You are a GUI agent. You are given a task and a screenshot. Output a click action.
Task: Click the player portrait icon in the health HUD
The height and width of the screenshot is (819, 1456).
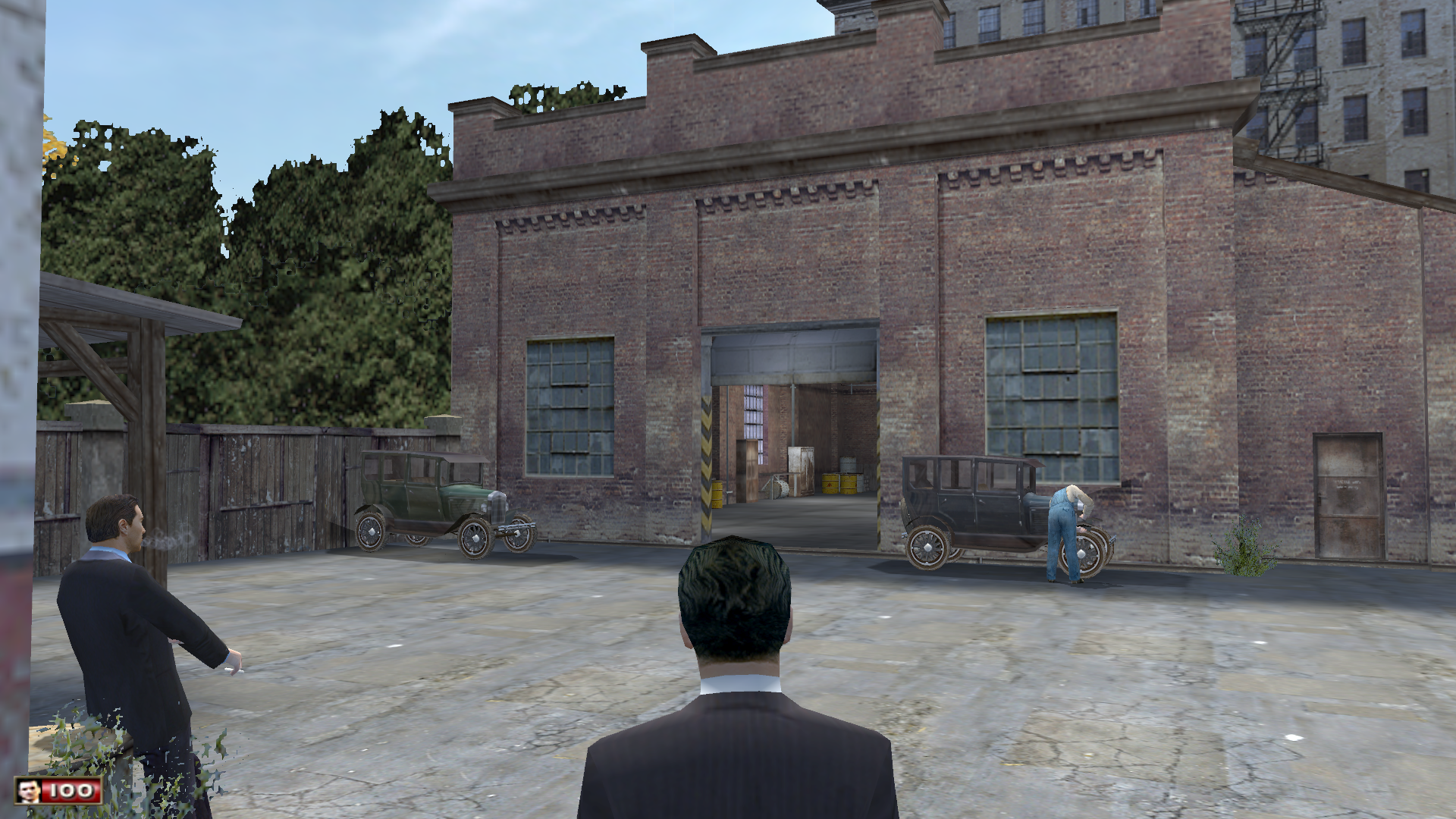[x=28, y=791]
